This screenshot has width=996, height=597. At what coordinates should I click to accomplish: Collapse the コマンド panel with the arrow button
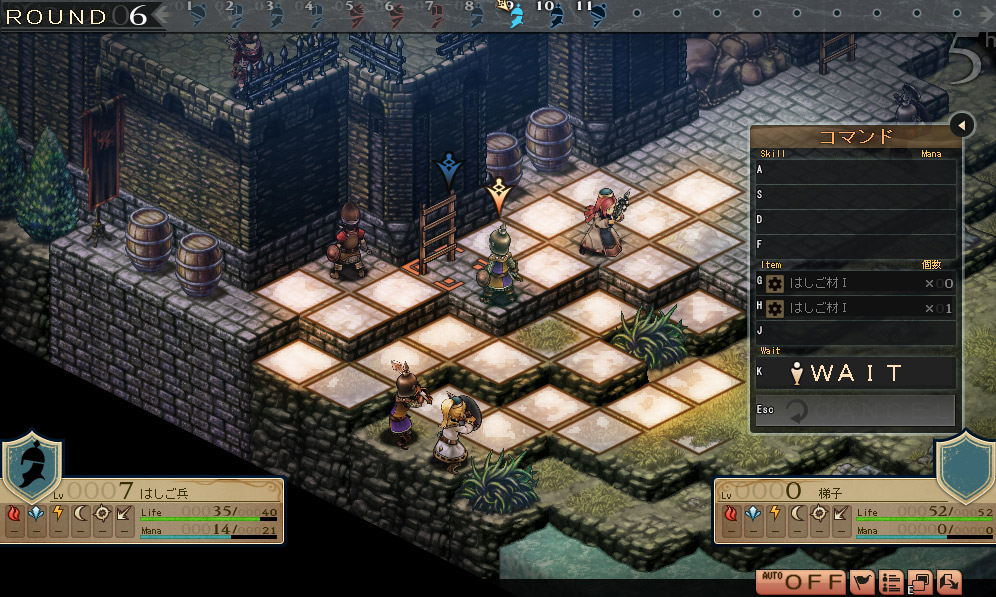(x=961, y=125)
